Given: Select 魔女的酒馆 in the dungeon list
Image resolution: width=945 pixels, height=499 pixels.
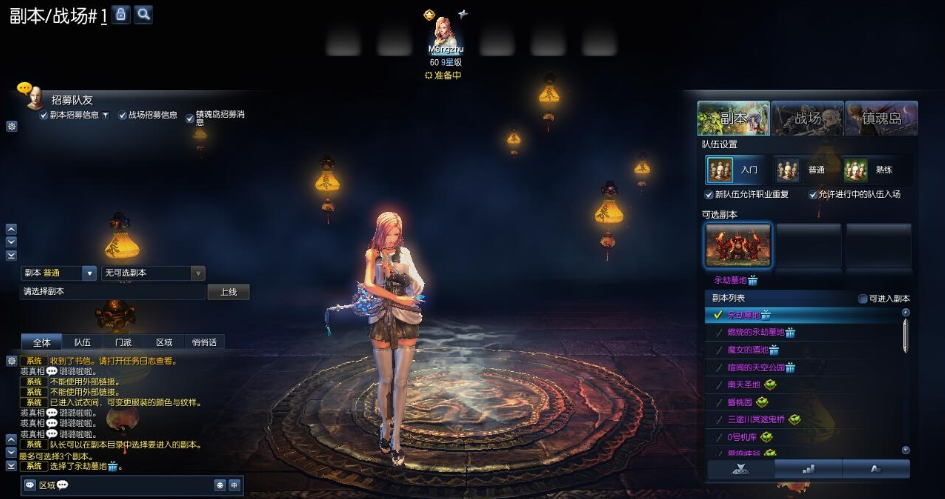Looking at the screenshot, I should 750,350.
